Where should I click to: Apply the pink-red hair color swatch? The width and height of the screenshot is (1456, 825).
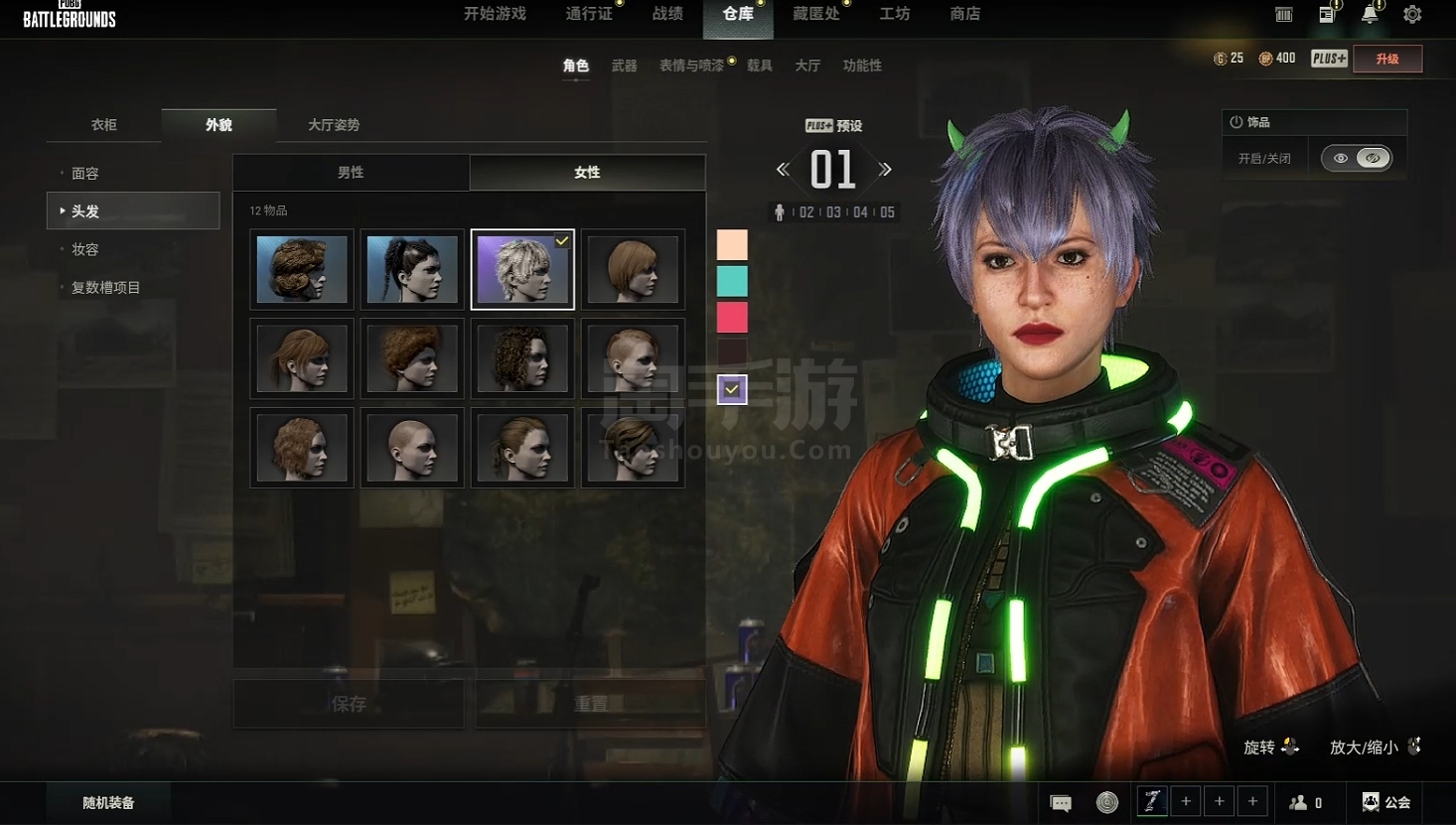[732, 318]
